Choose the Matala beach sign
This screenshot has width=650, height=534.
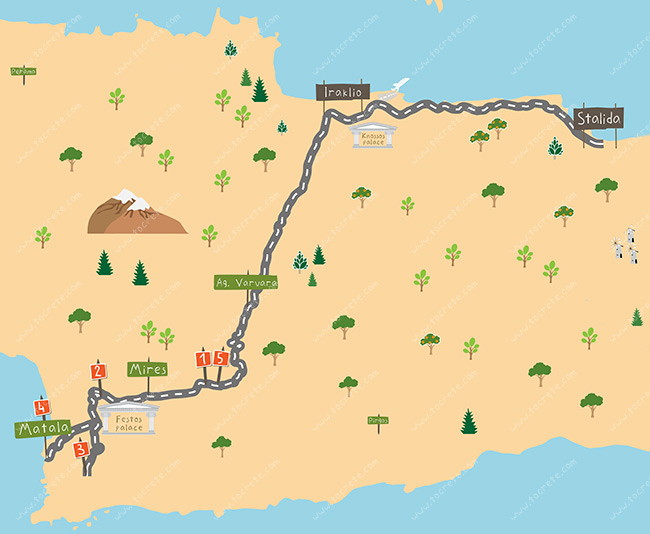pos(42,429)
